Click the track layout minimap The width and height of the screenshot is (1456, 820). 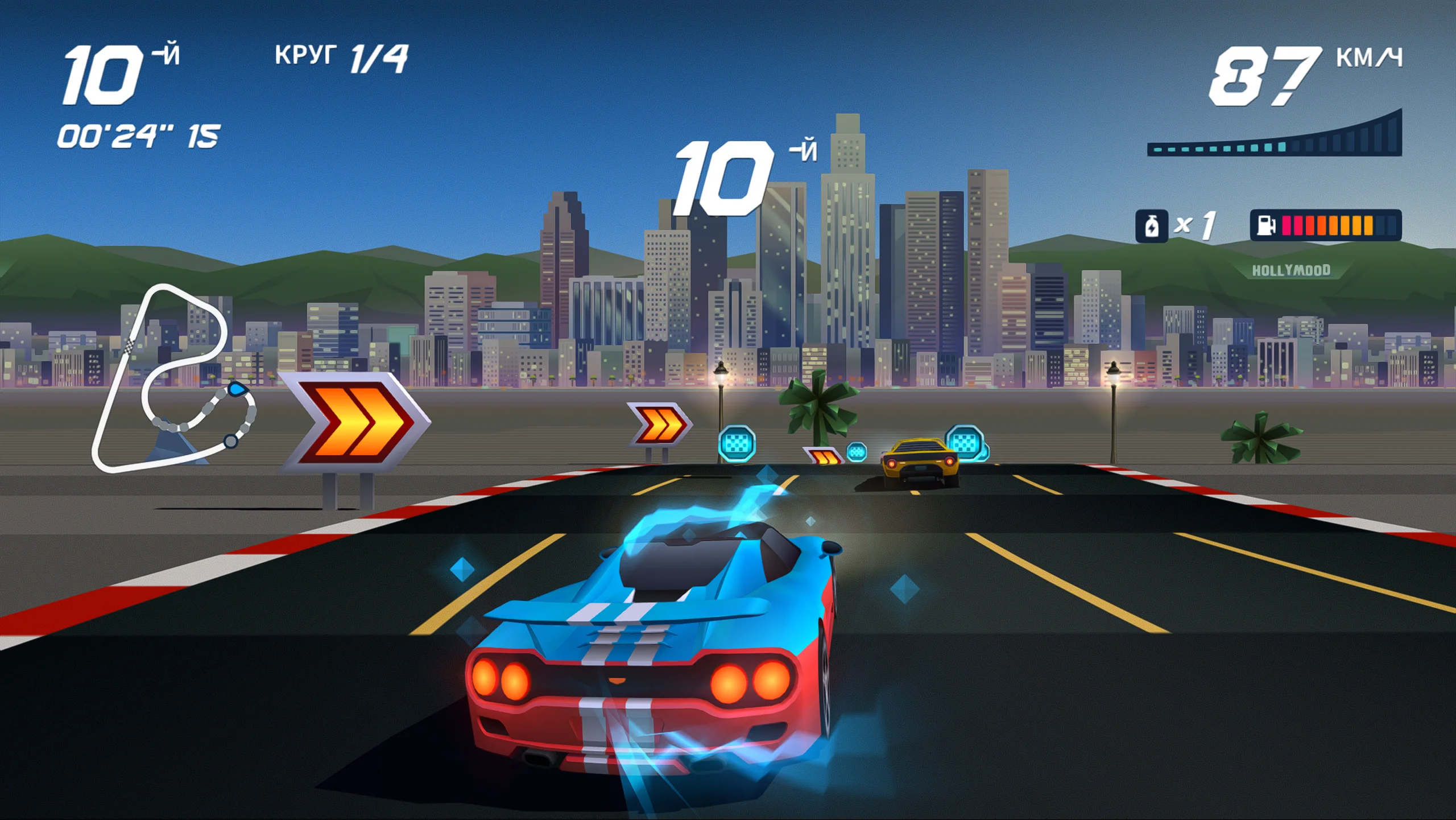pos(171,378)
